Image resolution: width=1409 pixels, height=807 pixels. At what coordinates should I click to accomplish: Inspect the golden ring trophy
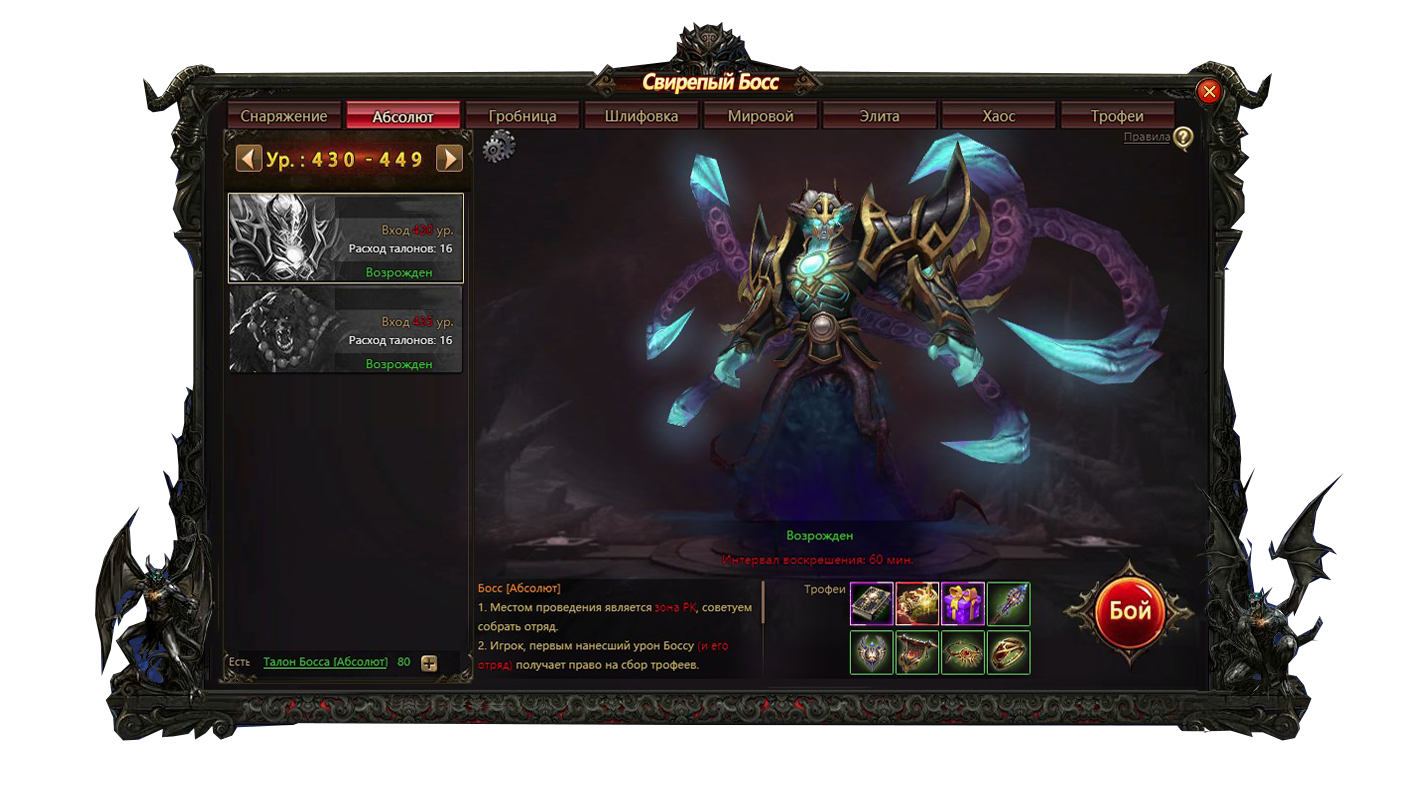[1009, 652]
